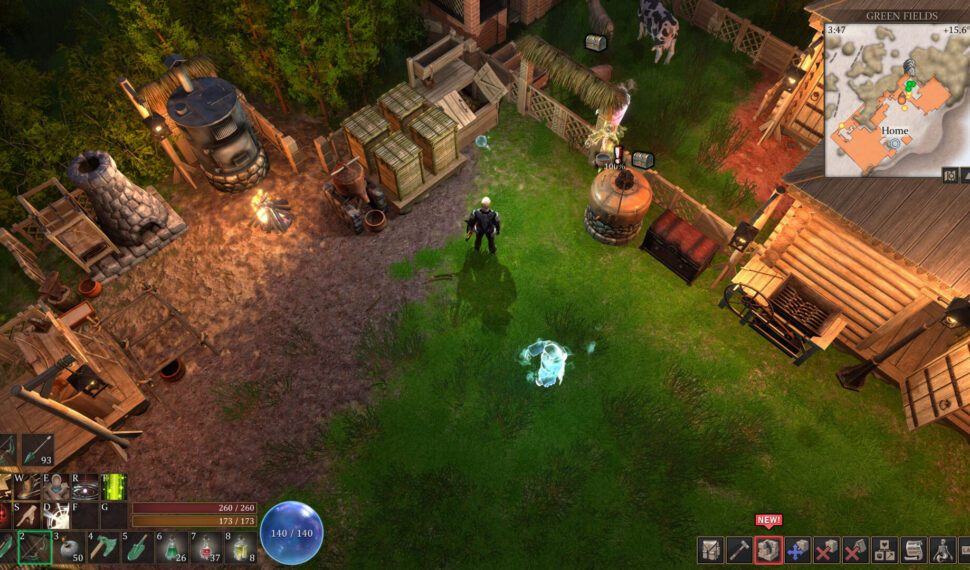This screenshot has height=570, width=970.
Task: Select the arrow ammo slot with 93
Action: pos(38,449)
